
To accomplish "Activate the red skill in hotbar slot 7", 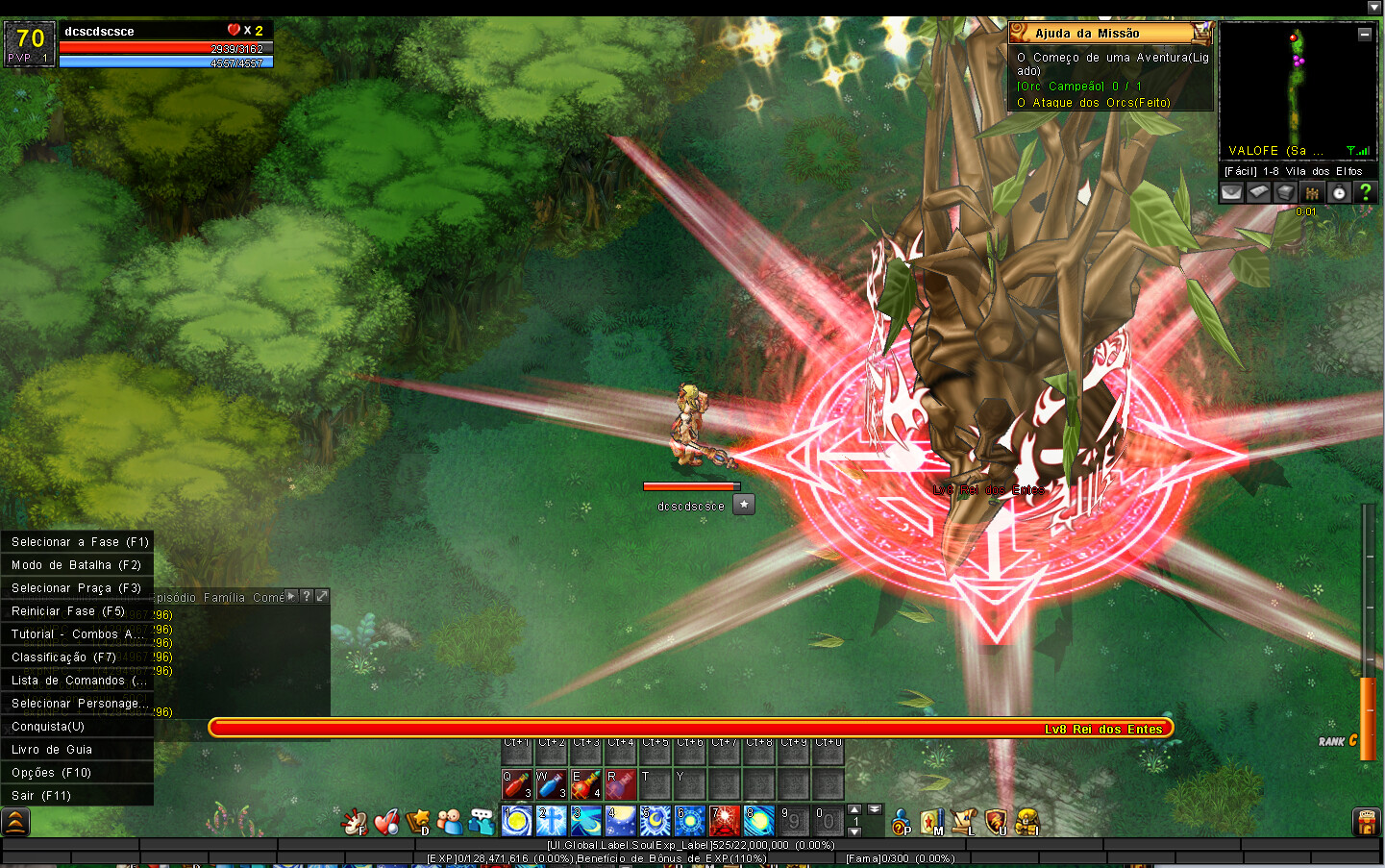I will tap(725, 822).
